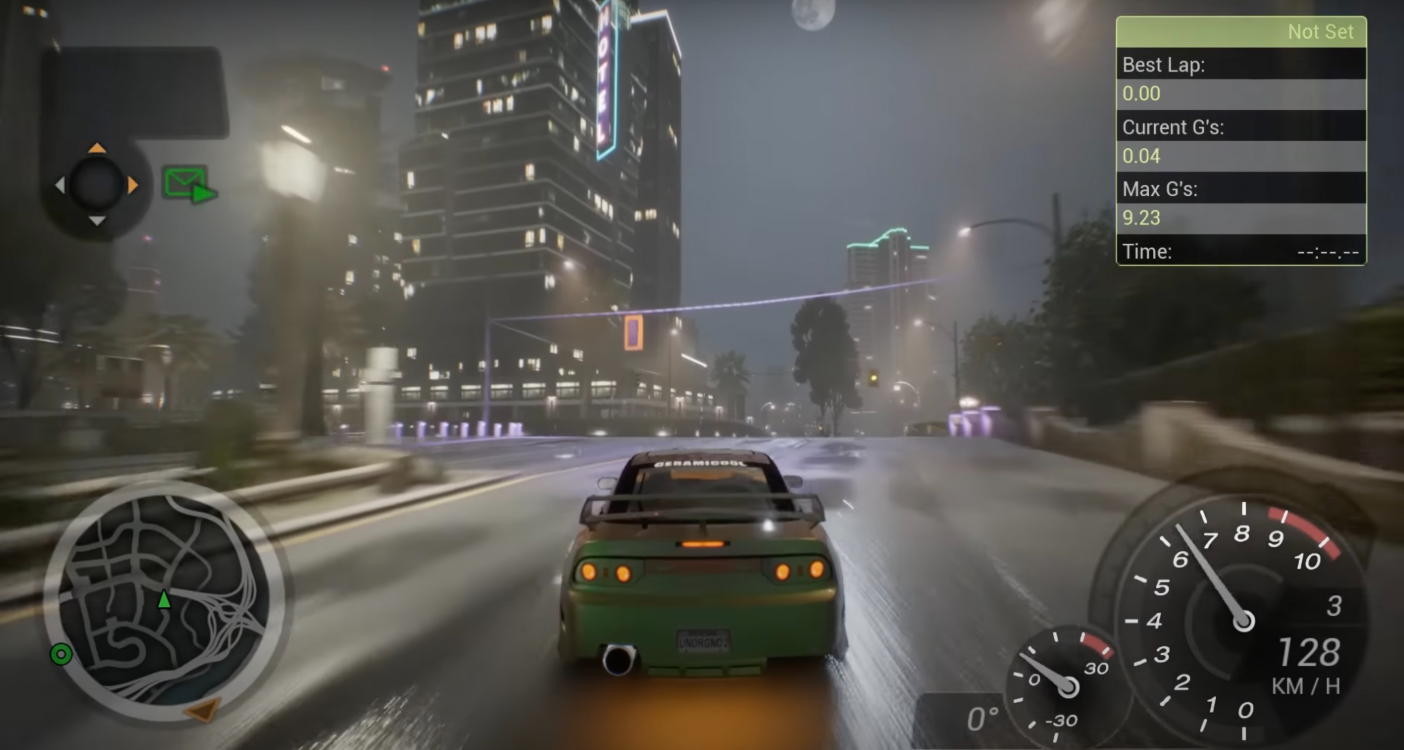The width and height of the screenshot is (1404, 750).
Task: Select the player arrow inside the minimap
Action: coord(162,601)
